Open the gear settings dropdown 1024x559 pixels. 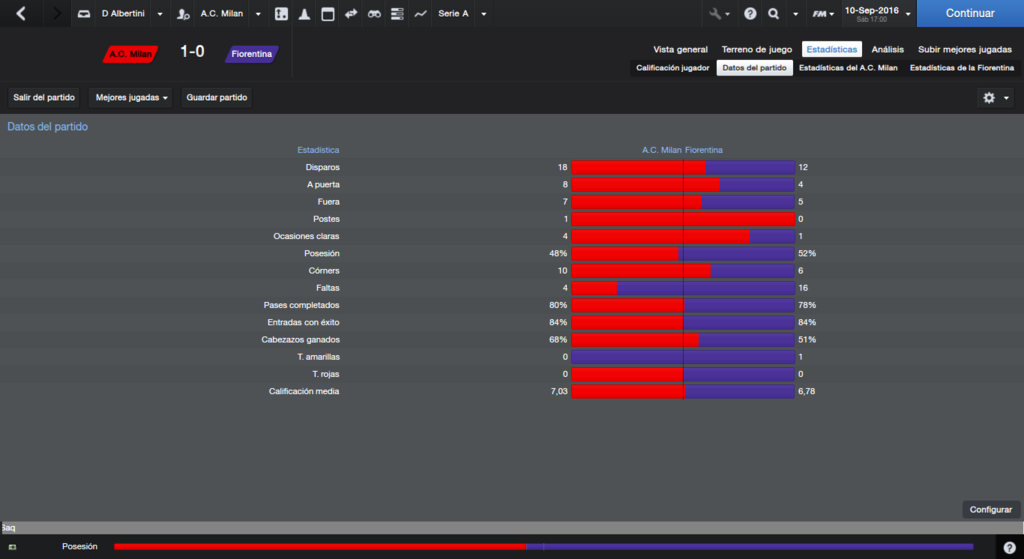(x=996, y=98)
